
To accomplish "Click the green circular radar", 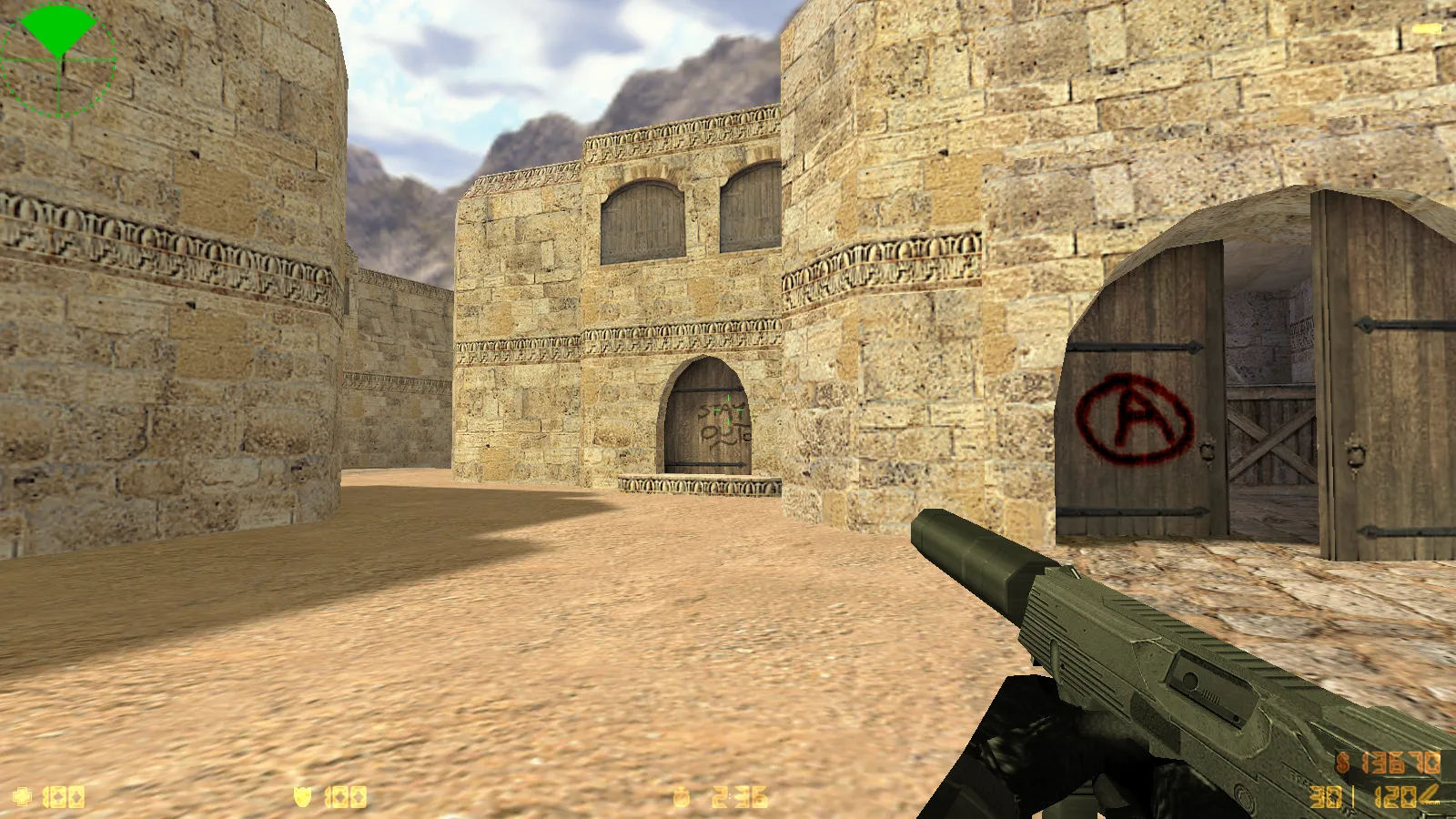I will click(x=59, y=60).
